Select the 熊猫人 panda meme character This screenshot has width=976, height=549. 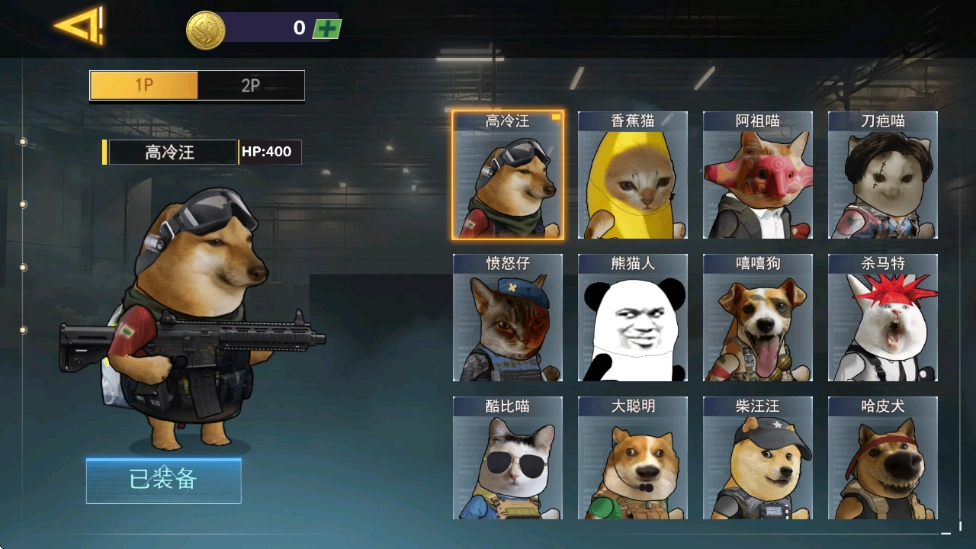[x=632, y=318]
